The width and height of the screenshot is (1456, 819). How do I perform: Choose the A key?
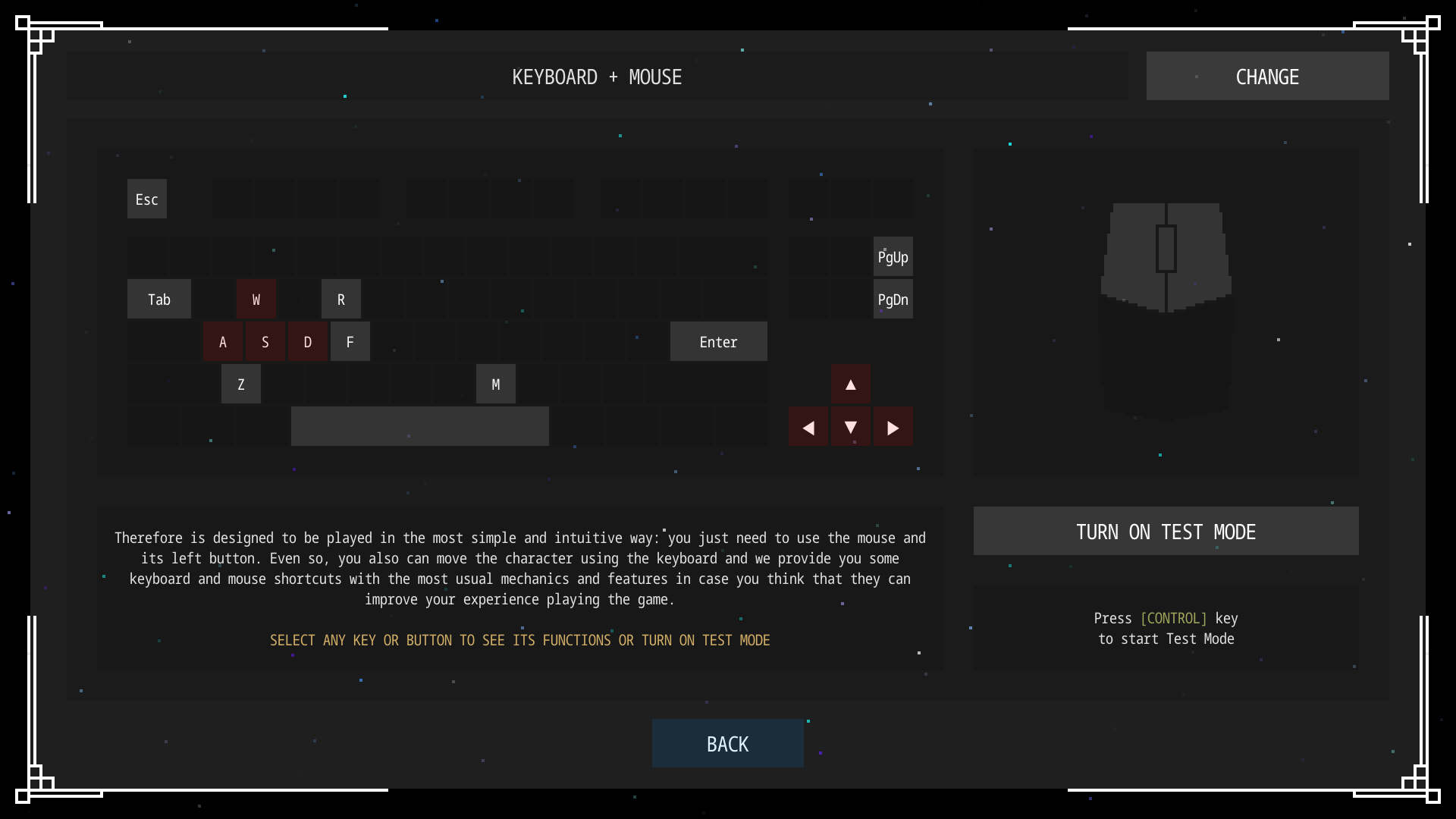pos(223,341)
